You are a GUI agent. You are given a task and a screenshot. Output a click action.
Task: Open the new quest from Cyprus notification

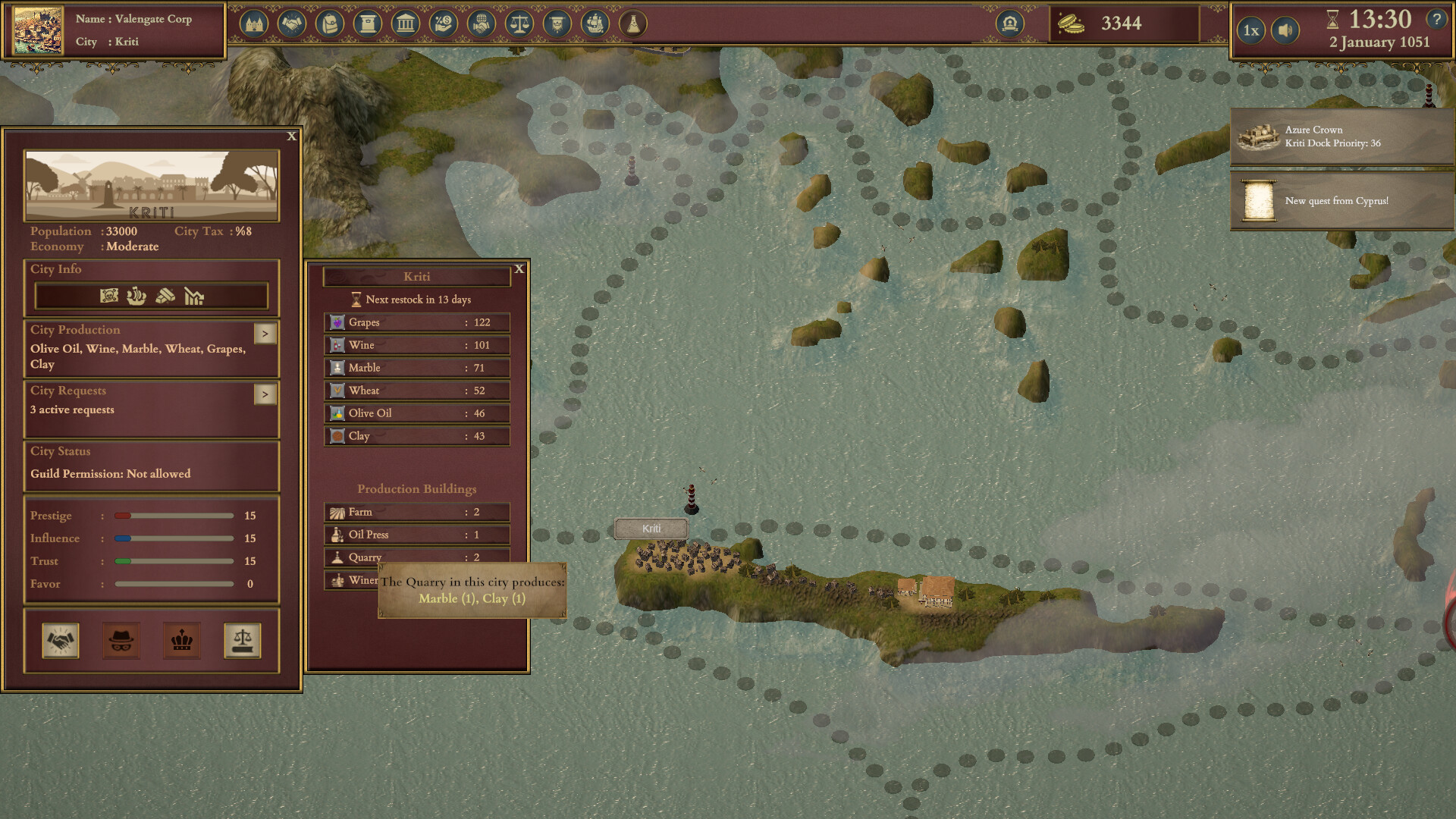coord(1341,201)
